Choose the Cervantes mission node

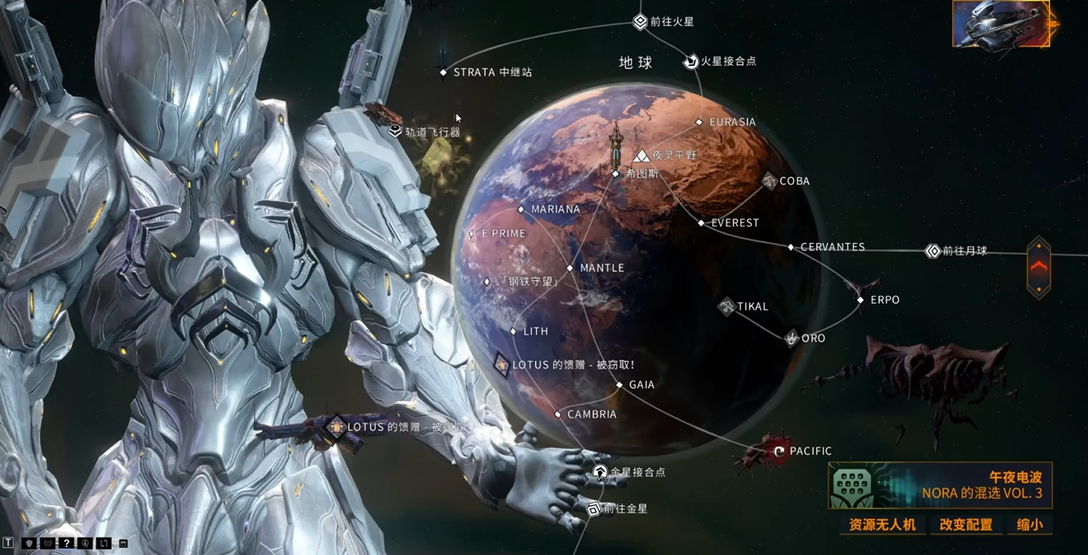pos(791,247)
